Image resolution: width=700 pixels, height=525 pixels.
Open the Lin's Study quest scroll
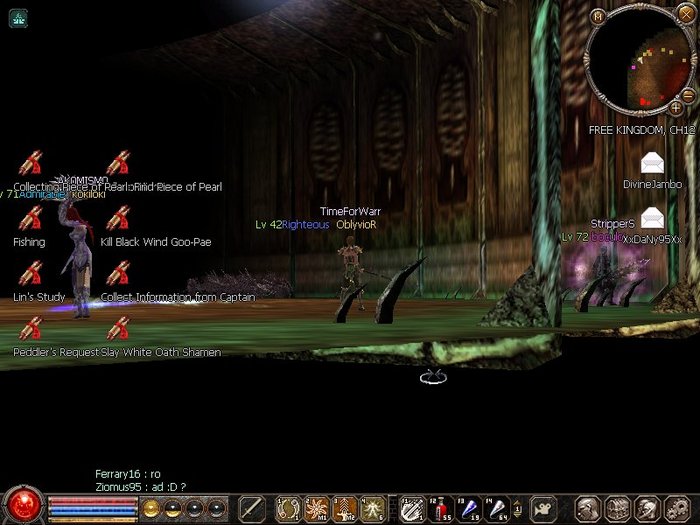click(30, 273)
